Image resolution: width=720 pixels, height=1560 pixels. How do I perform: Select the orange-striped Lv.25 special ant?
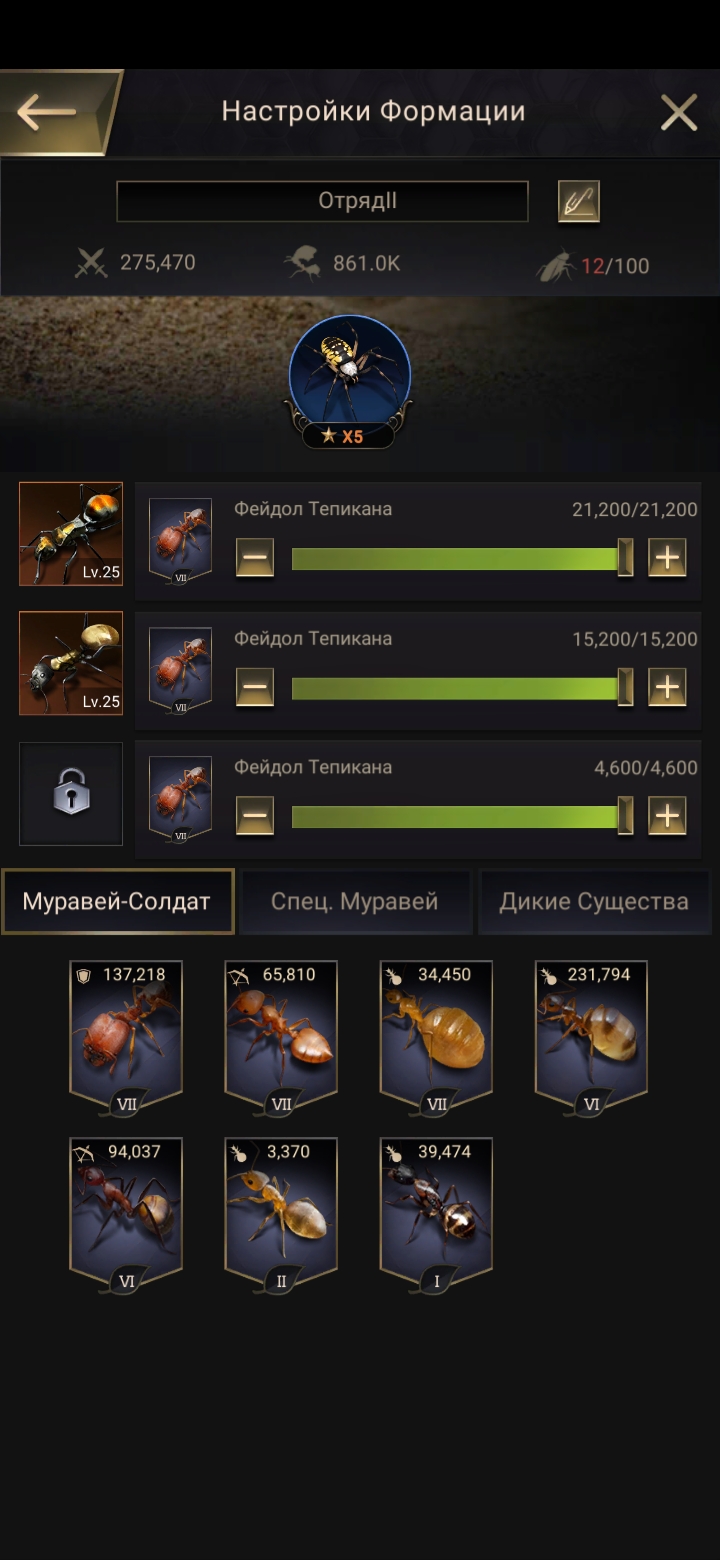pos(71,534)
